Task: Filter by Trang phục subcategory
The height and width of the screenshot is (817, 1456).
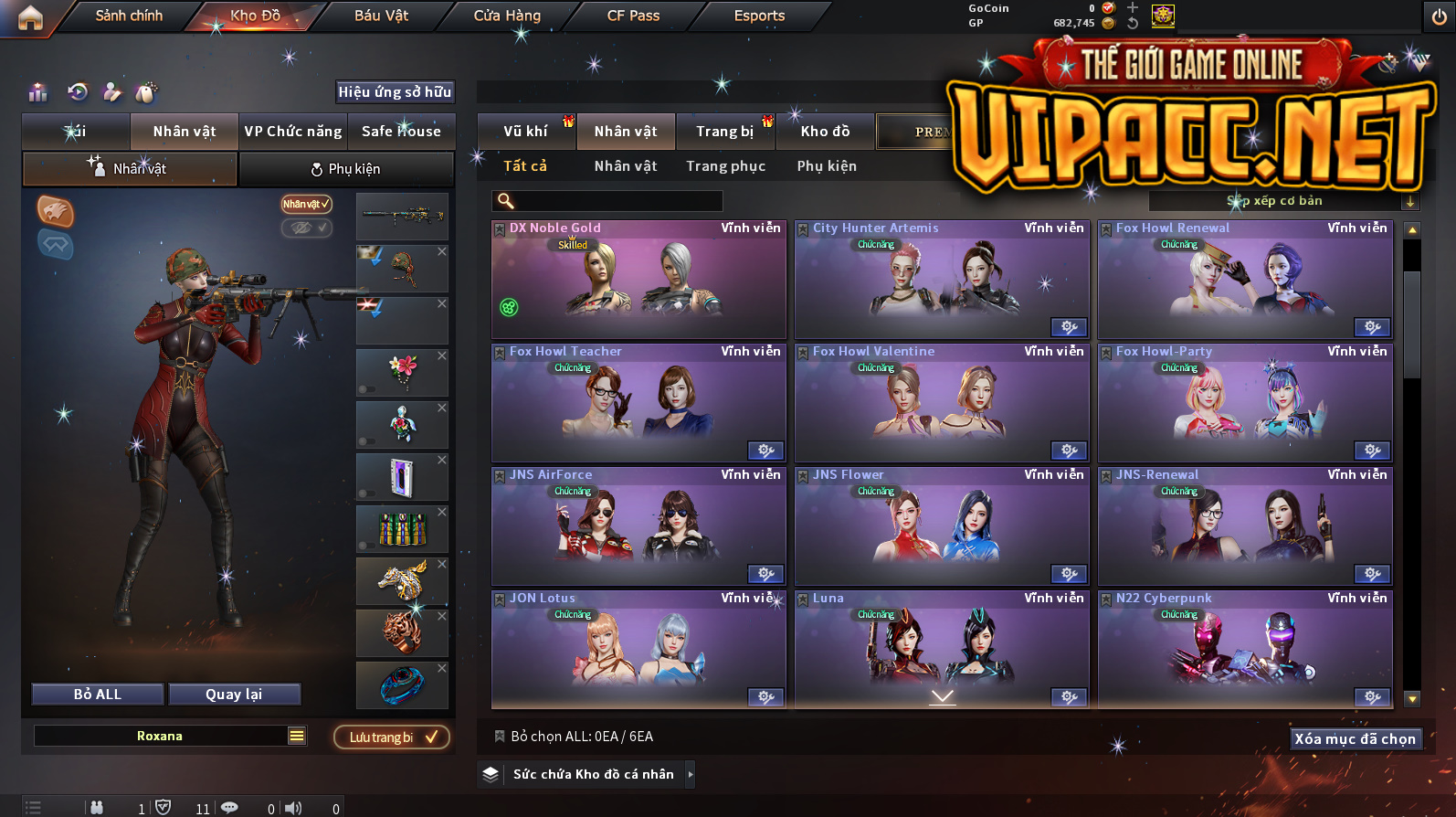Action: click(x=725, y=166)
